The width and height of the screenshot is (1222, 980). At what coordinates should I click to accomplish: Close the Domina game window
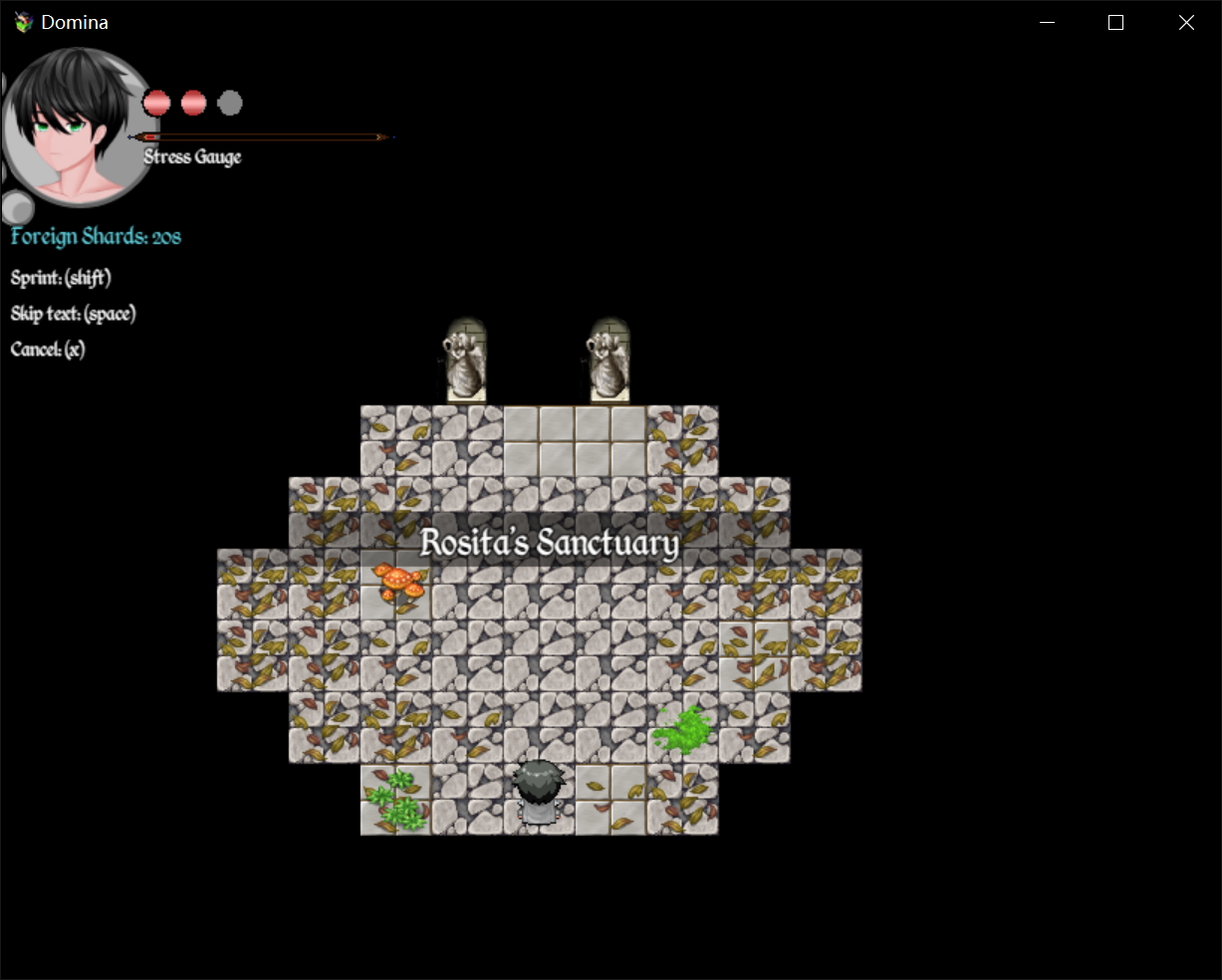1185,22
